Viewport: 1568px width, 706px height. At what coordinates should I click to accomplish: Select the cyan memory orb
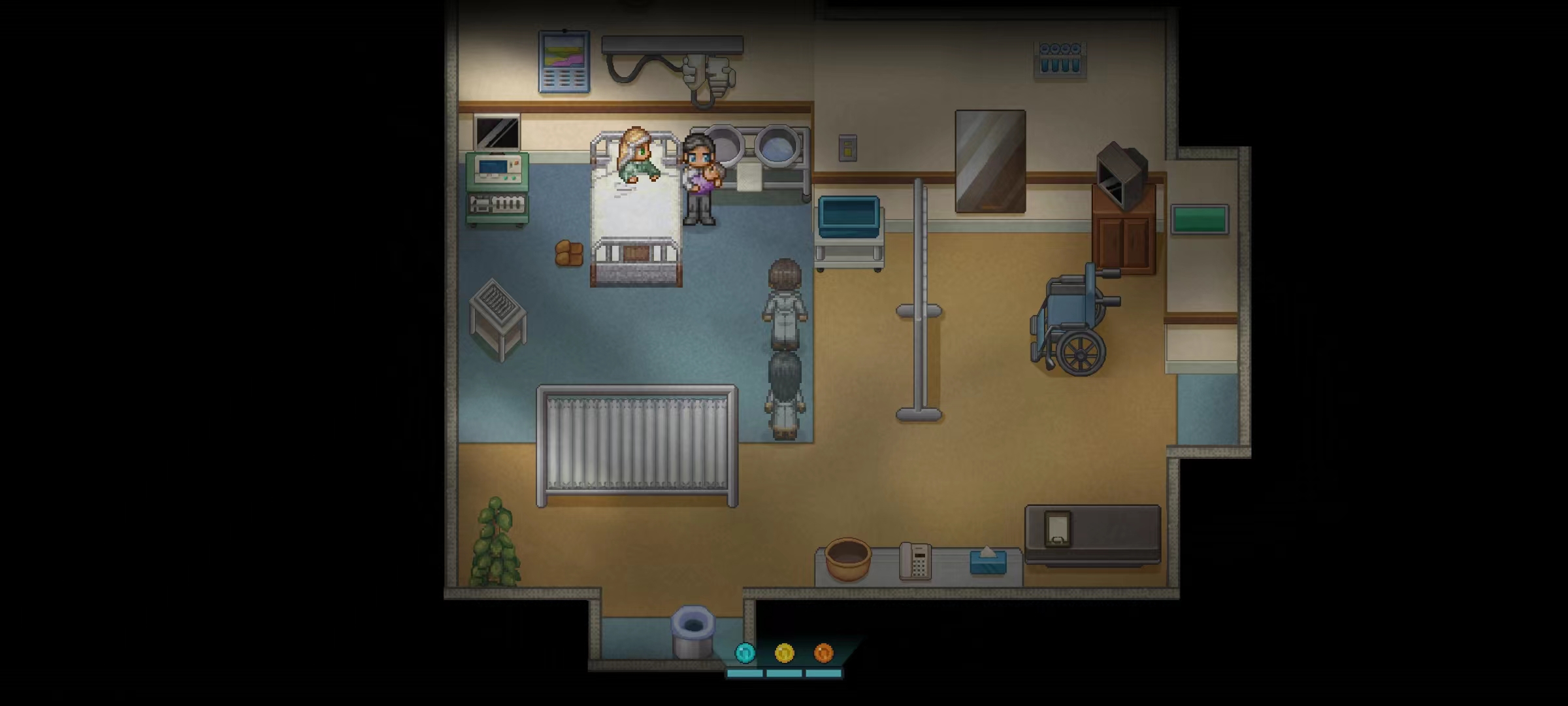tap(745, 652)
